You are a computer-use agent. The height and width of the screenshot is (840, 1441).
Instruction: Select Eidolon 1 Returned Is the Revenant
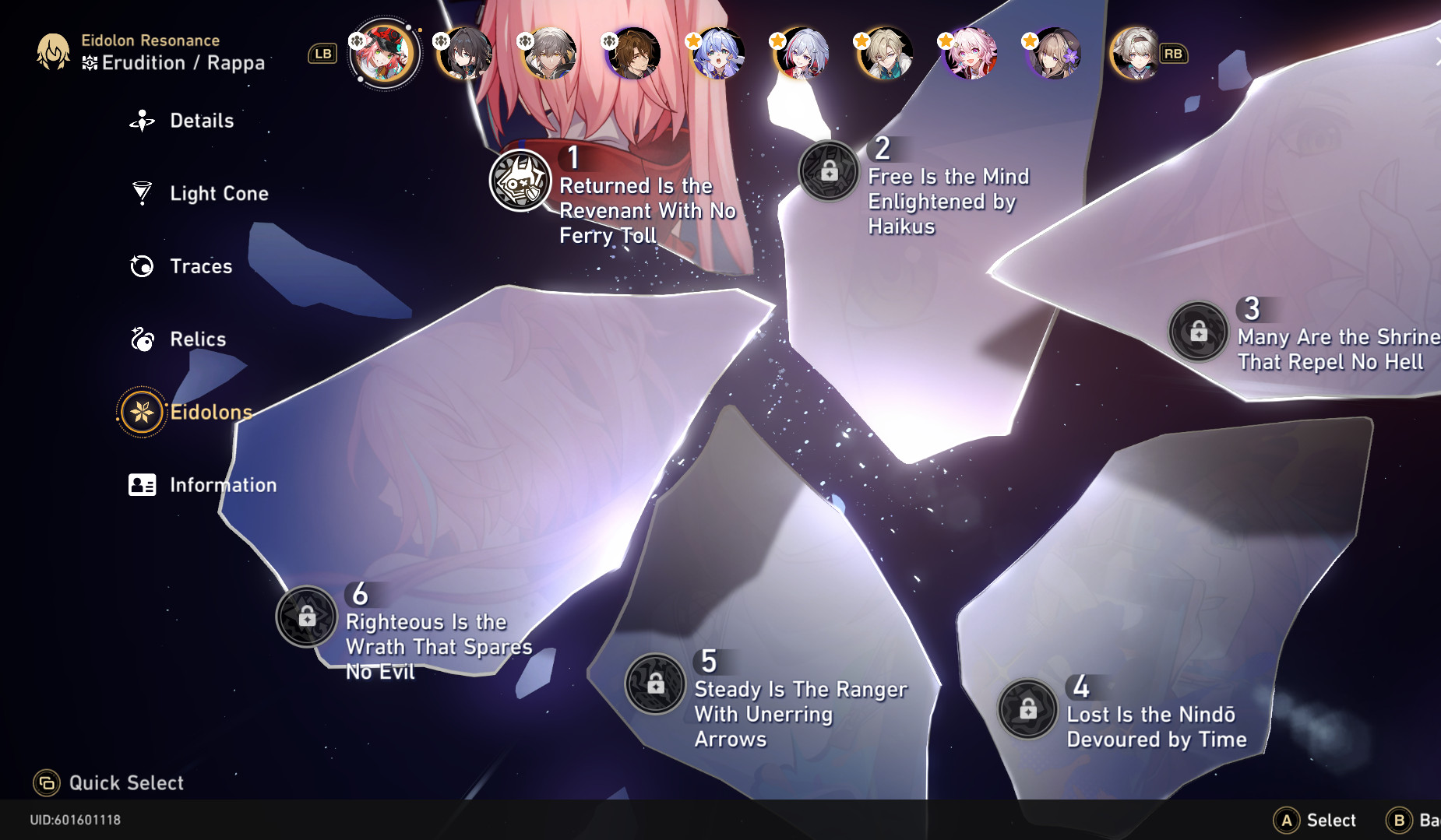(x=520, y=180)
